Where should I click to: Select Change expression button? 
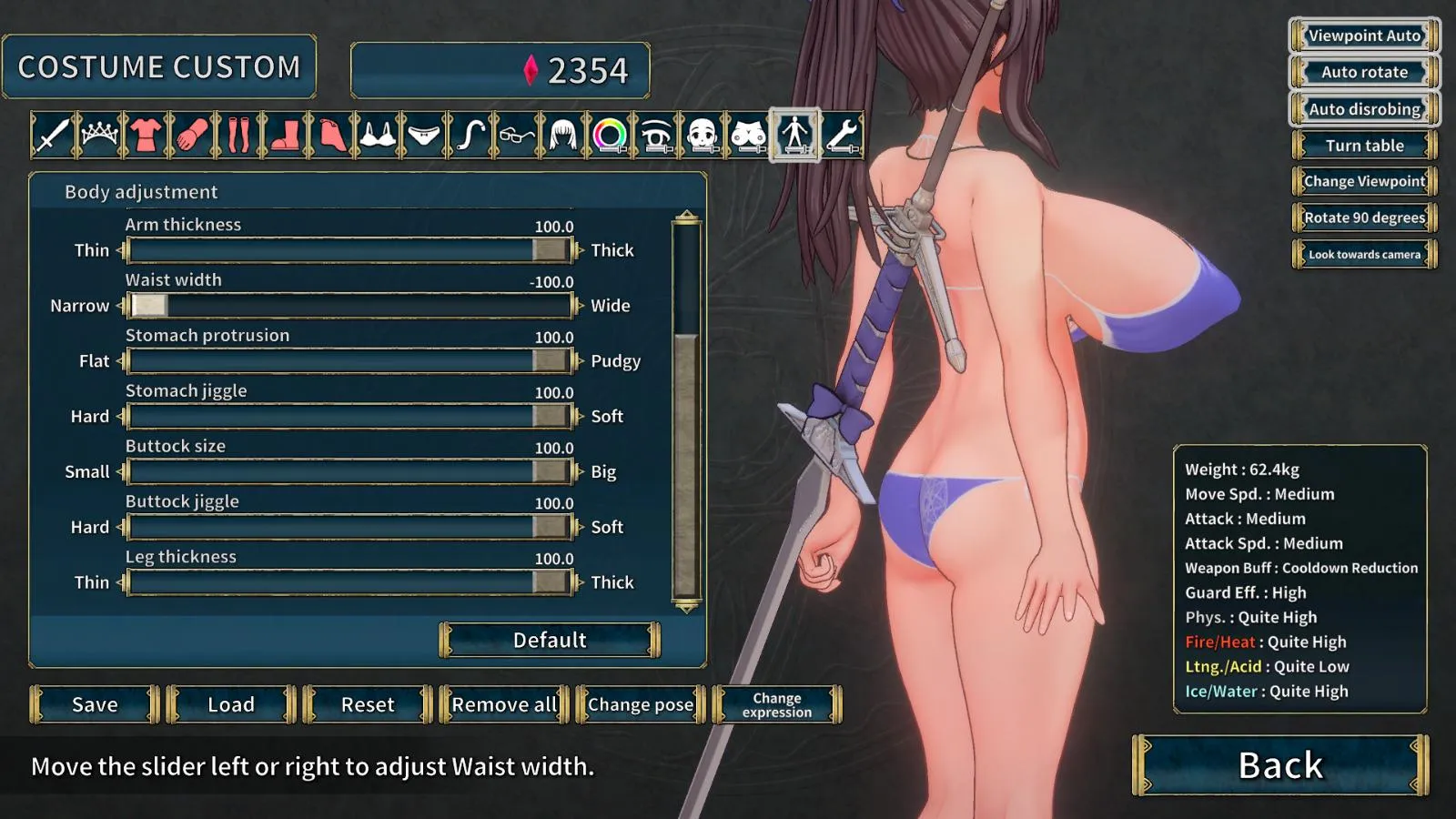coord(777,704)
